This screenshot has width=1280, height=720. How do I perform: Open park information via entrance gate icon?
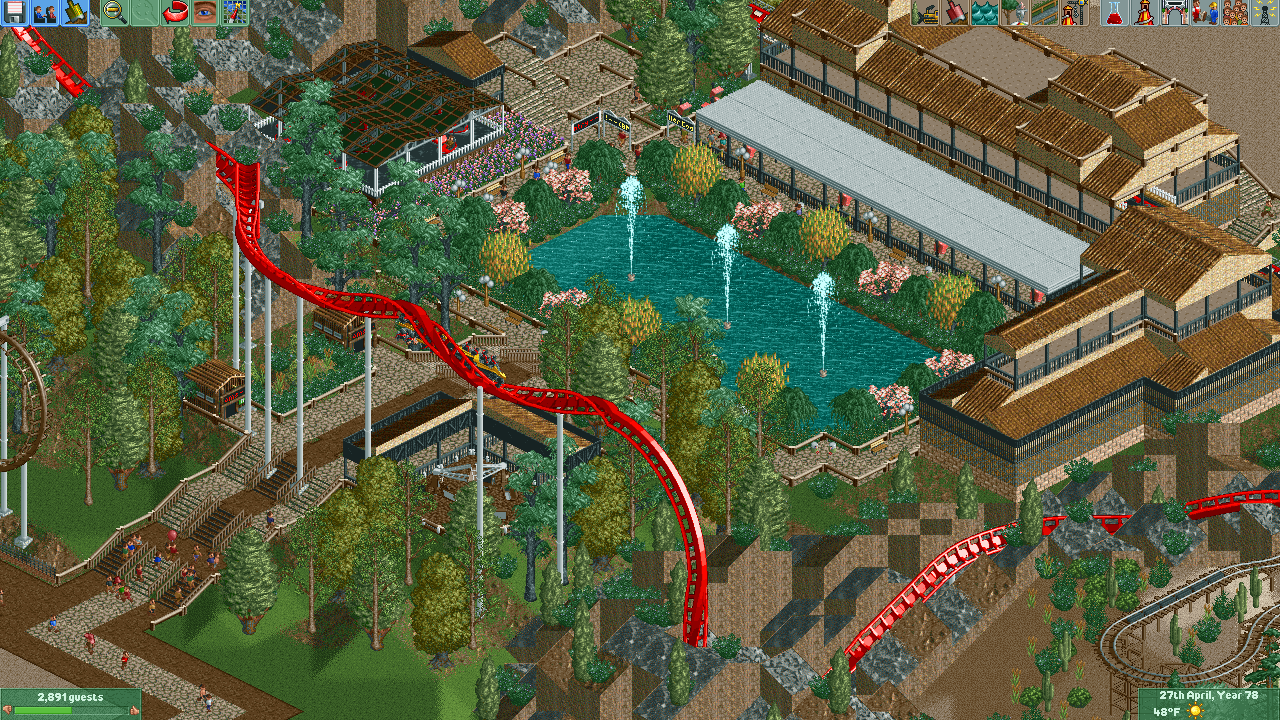point(1175,12)
